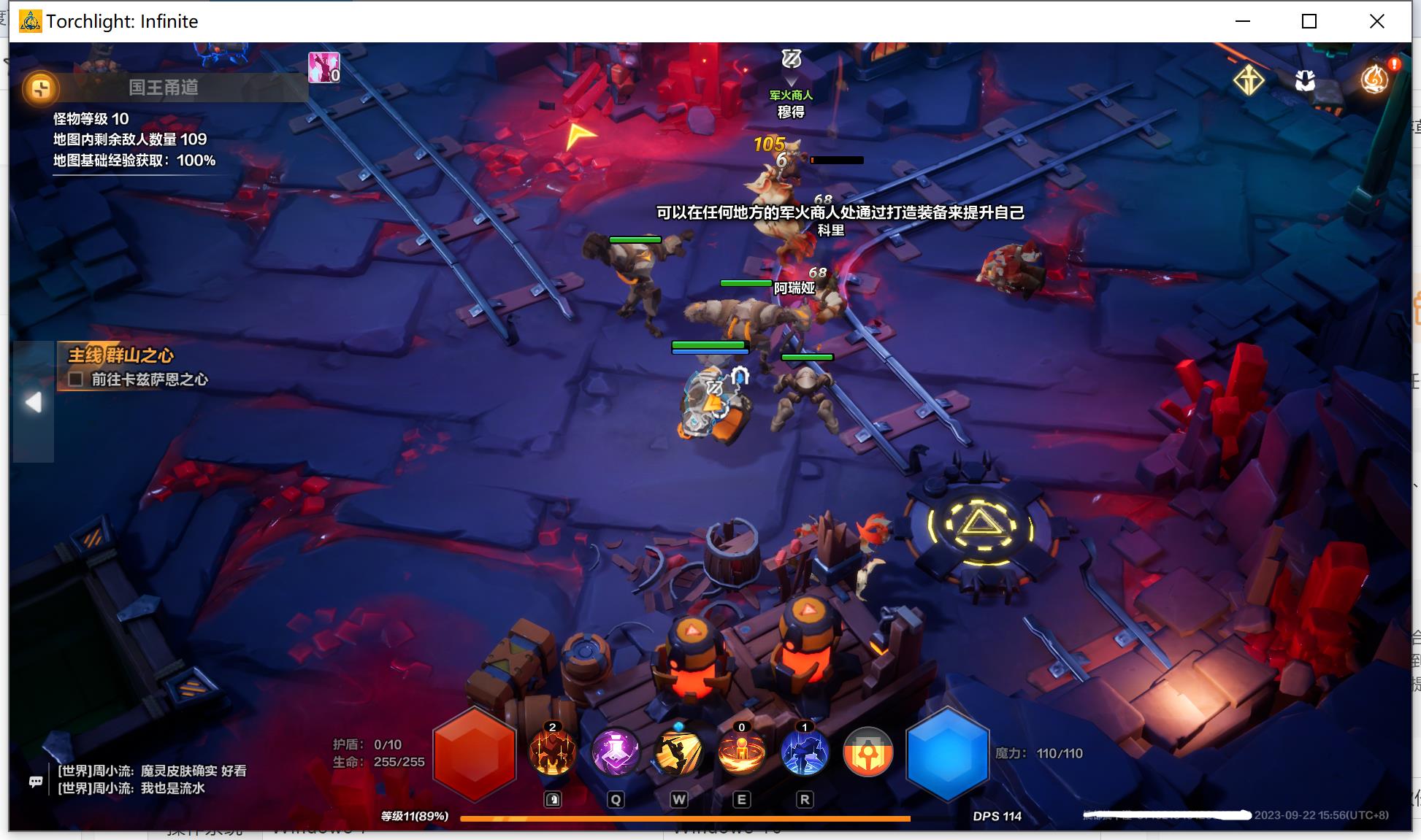Use the purple potion flask skill
Image resolution: width=1421 pixels, height=840 pixels.
point(616,752)
